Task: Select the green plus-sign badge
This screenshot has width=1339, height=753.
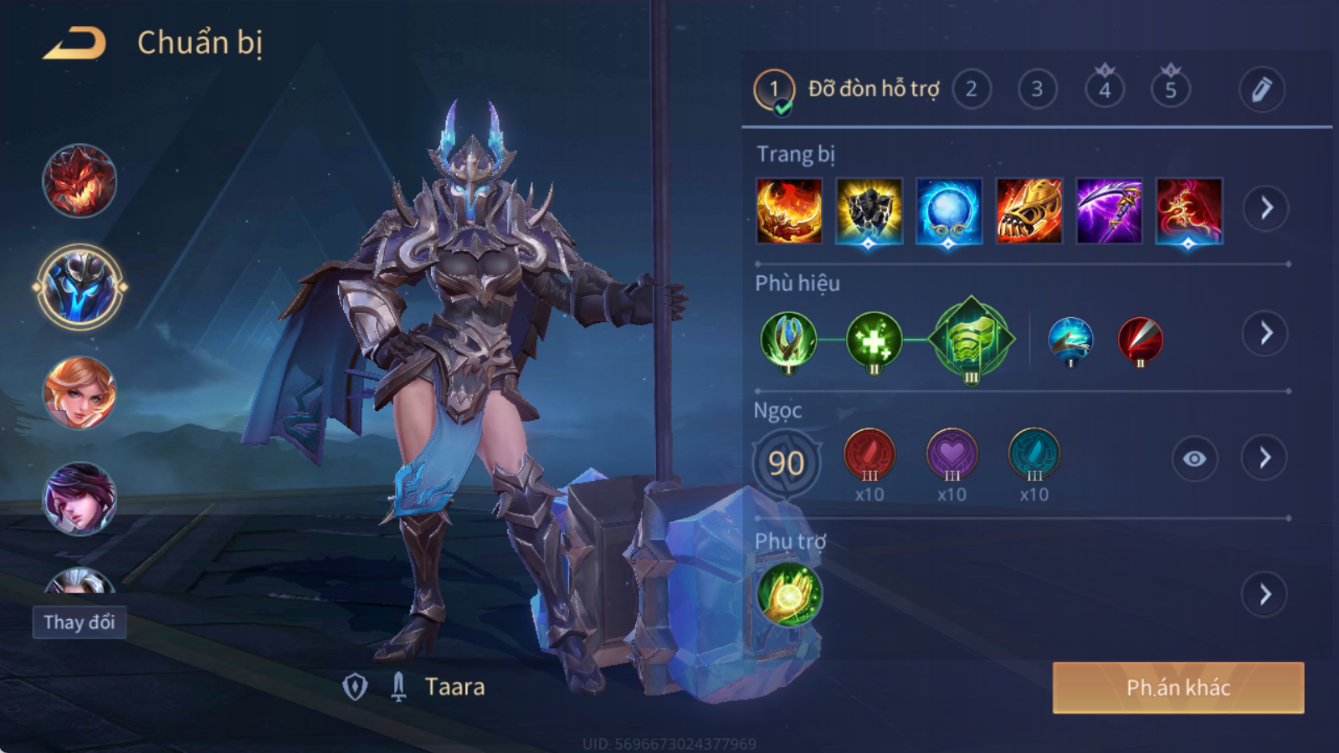Action: (874, 340)
